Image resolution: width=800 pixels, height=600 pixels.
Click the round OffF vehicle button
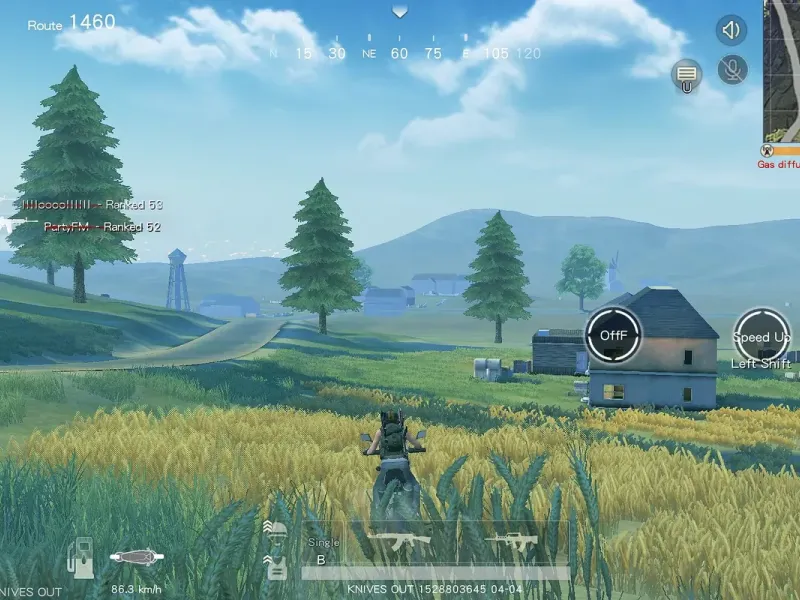point(613,335)
